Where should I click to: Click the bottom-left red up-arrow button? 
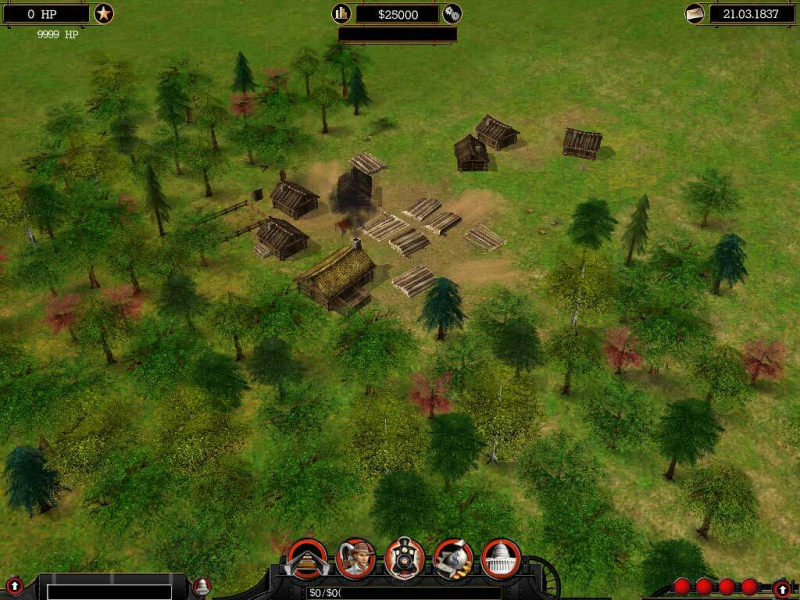[x=14, y=586]
